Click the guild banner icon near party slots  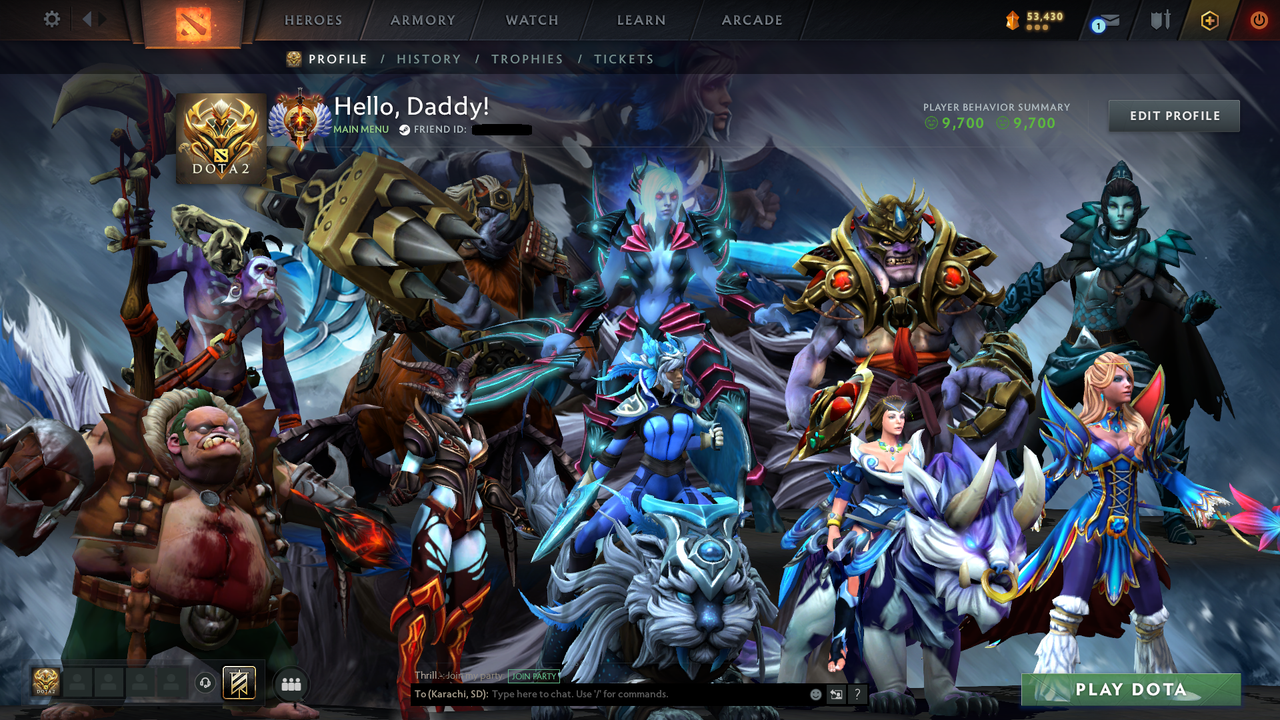coord(237,683)
